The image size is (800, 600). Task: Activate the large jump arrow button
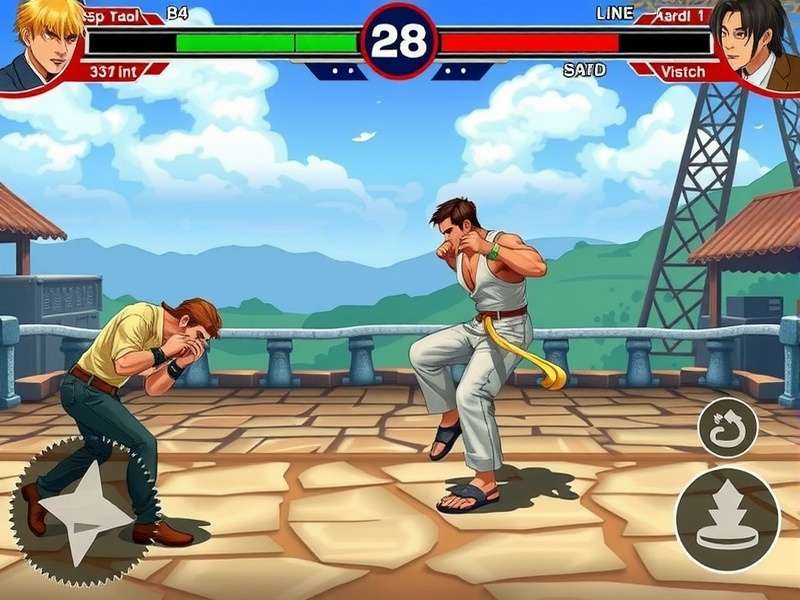(x=727, y=519)
